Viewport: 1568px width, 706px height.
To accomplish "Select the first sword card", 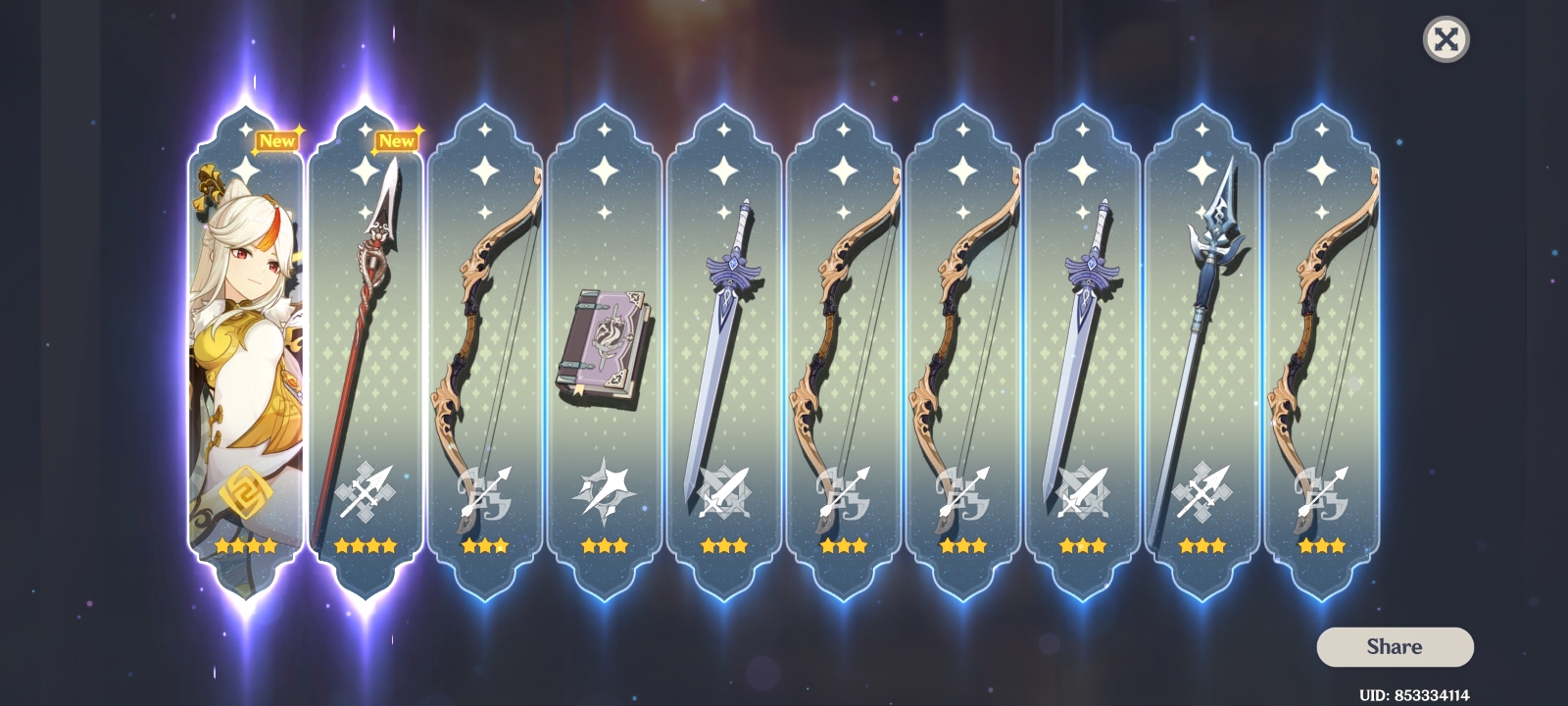I will click(725, 343).
